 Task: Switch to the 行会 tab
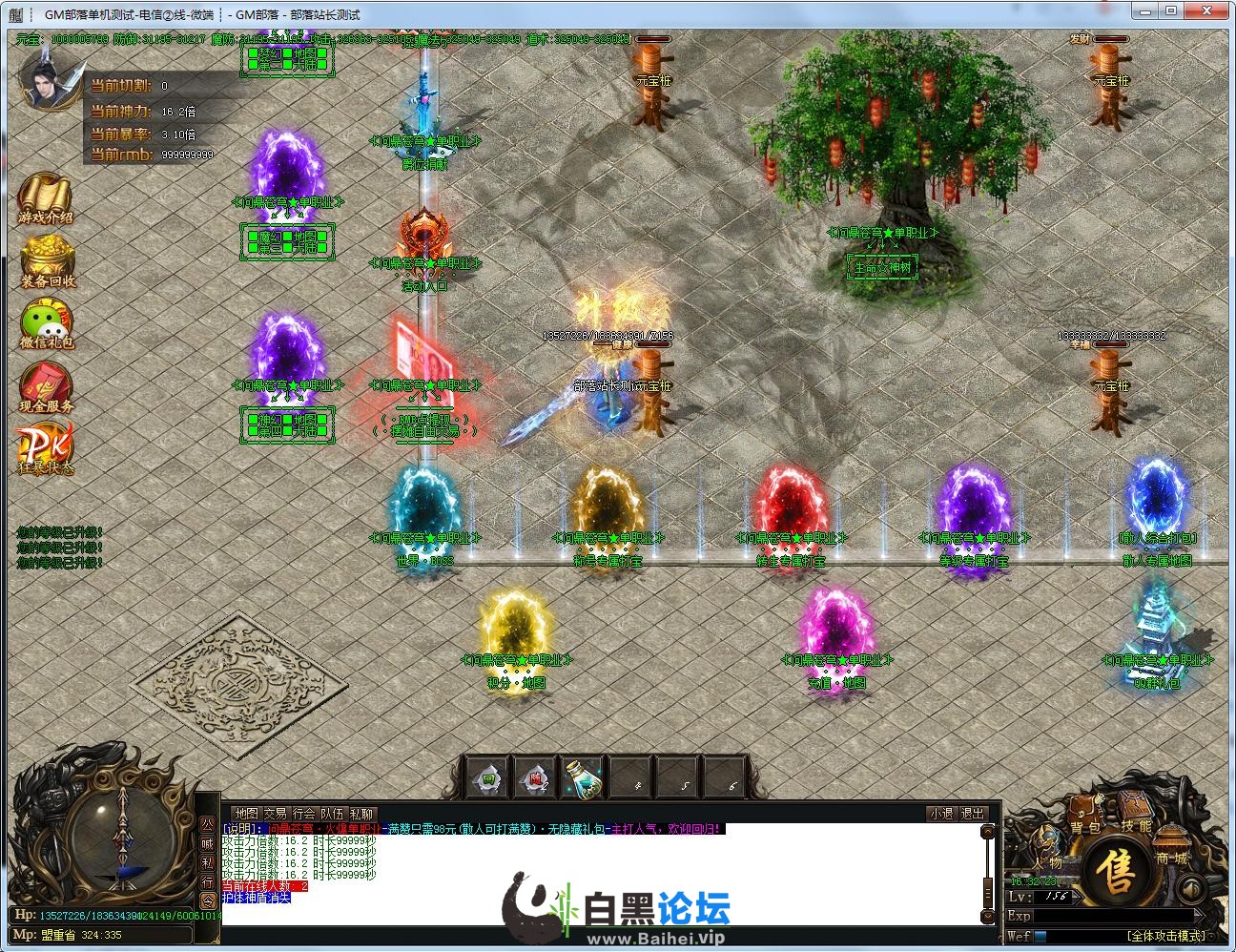tap(304, 814)
